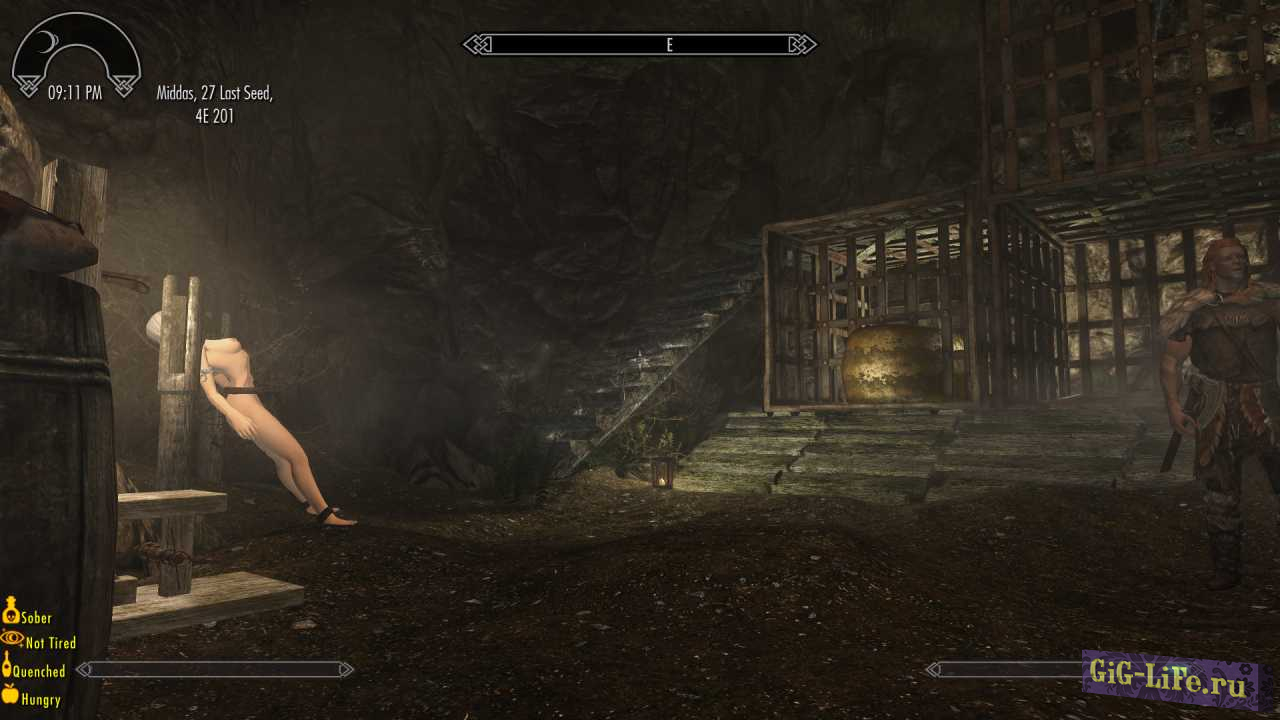The height and width of the screenshot is (720, 1280).
Task: Click the compass bar showing East
Action: 639,45
